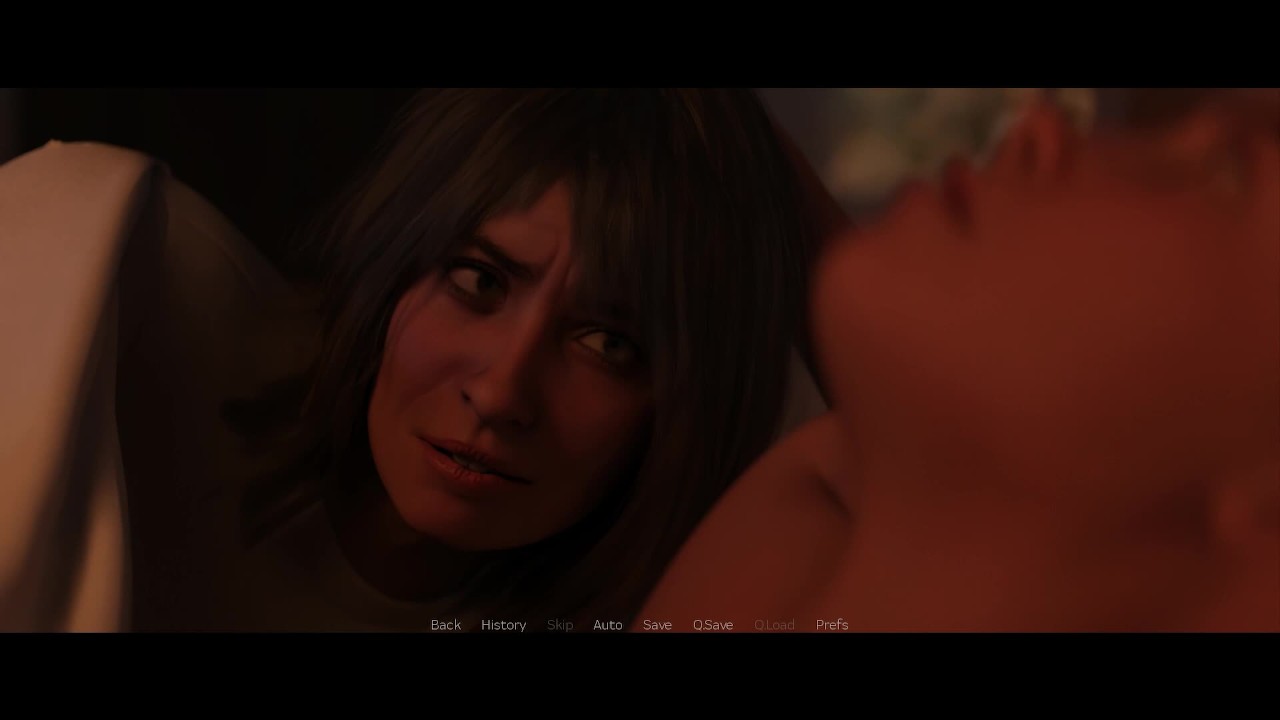Select Save from the quick menu bar

[x=657, y=624]
